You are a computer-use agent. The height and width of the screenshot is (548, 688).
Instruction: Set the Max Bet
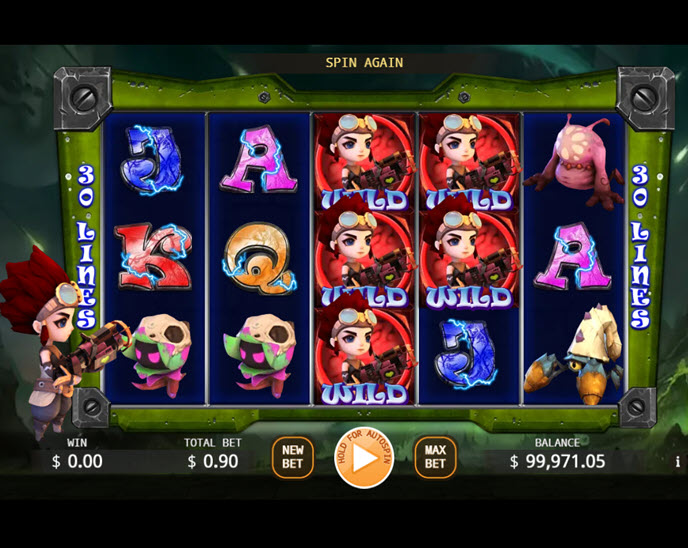(435, 458)
